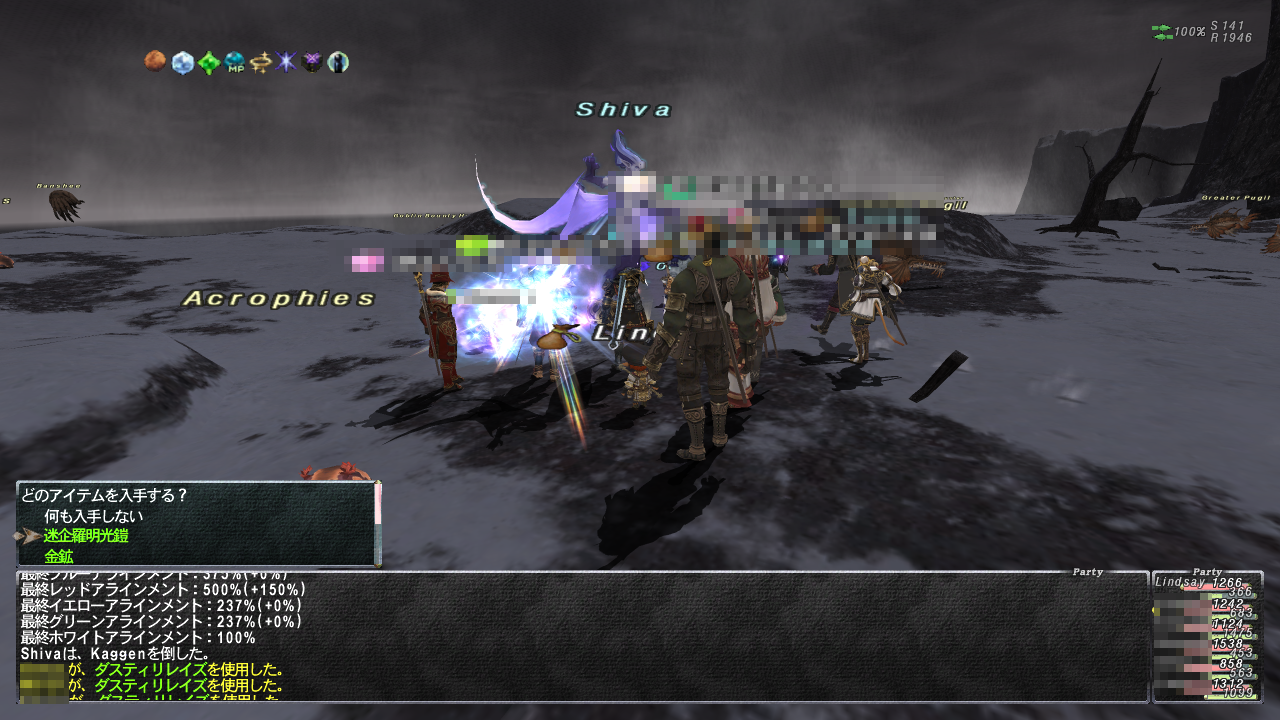Select the golden halo sparkle status icon
Screen dimensions: 1280x720
point(261,63)
